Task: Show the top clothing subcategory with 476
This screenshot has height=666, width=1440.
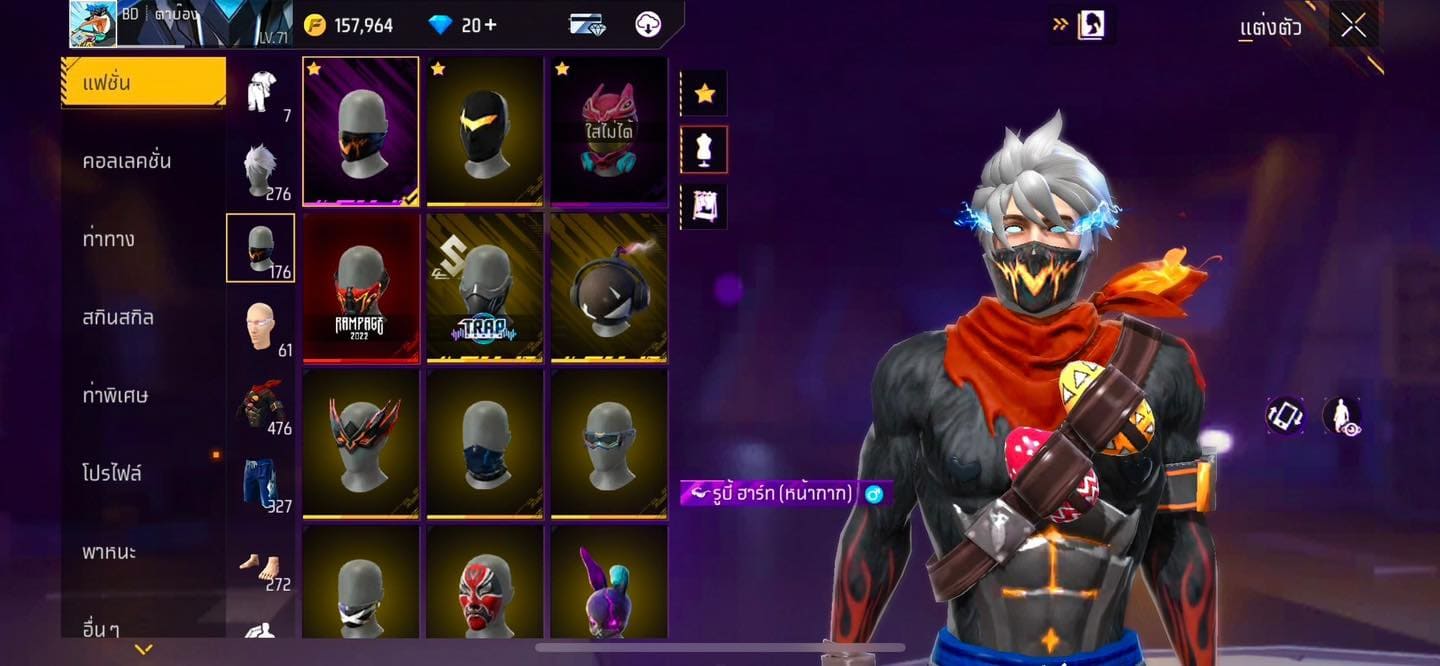Action: (x=261, y=404)
